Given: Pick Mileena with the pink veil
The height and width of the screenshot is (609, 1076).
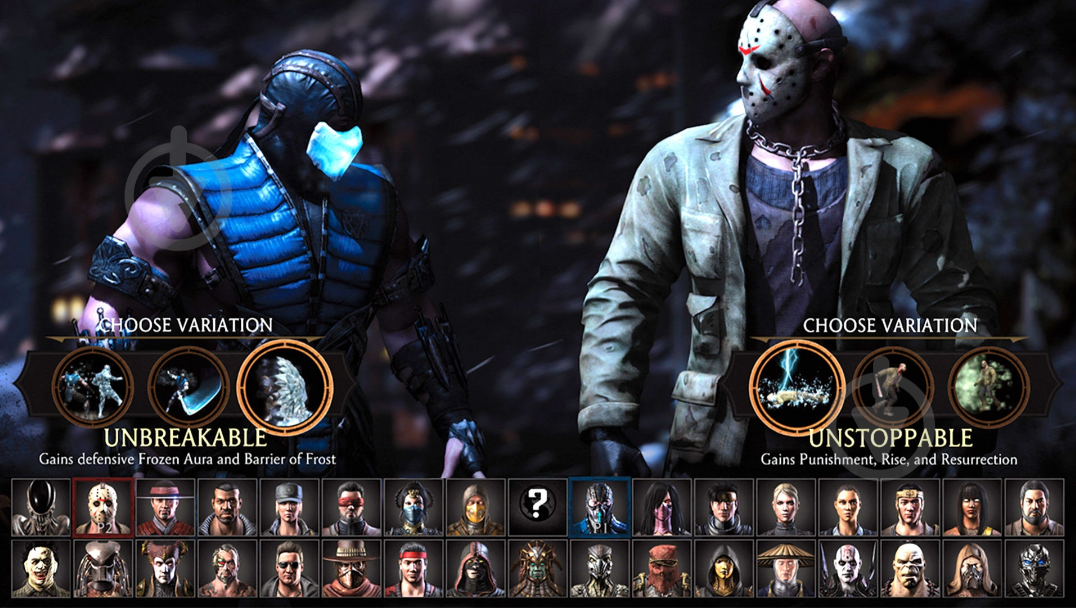Looking at the screenshot, I should point(661,507).
